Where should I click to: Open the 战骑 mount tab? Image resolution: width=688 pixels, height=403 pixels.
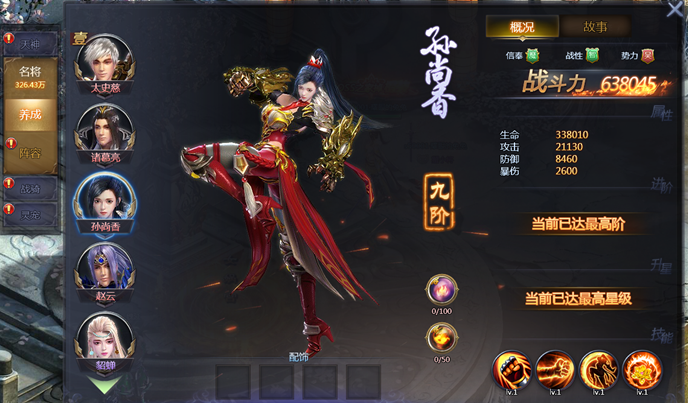(30, 187)
